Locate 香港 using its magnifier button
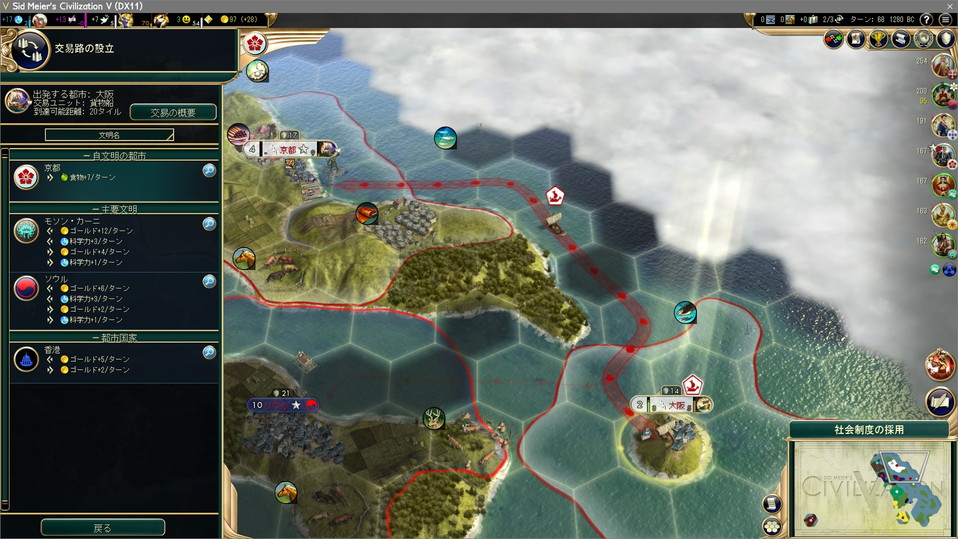The image size is (958, 539). pos(209,352)
